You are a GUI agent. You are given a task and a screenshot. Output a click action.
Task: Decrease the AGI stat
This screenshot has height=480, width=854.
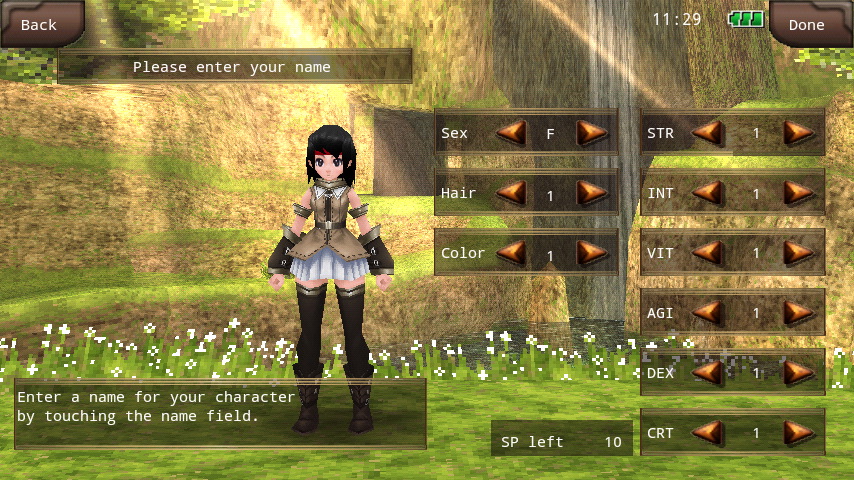point(708,312)
